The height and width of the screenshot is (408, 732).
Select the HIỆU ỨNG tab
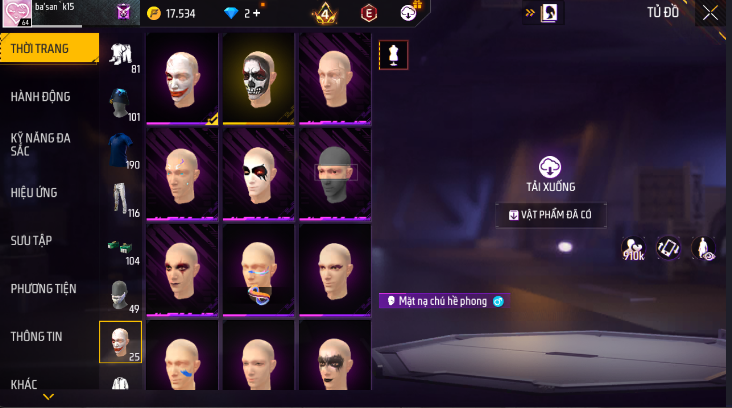click(x=35, y=193)
